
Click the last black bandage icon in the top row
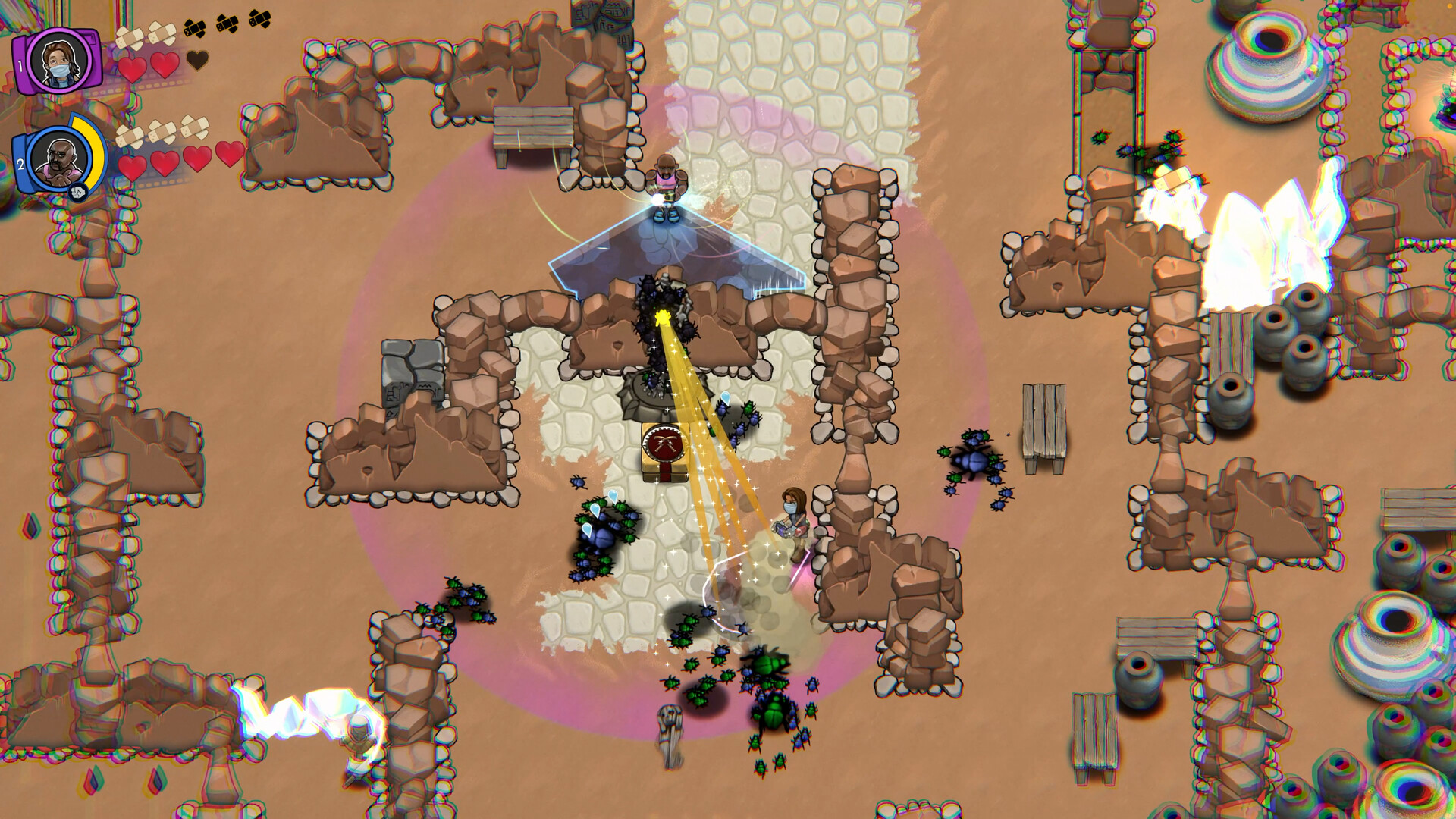(259, 20)
